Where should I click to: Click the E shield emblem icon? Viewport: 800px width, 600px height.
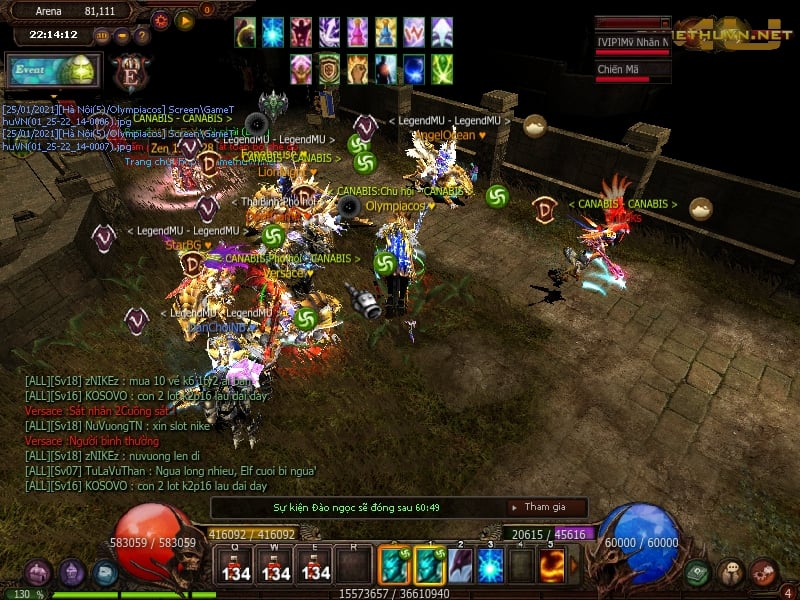coord(130,74)
